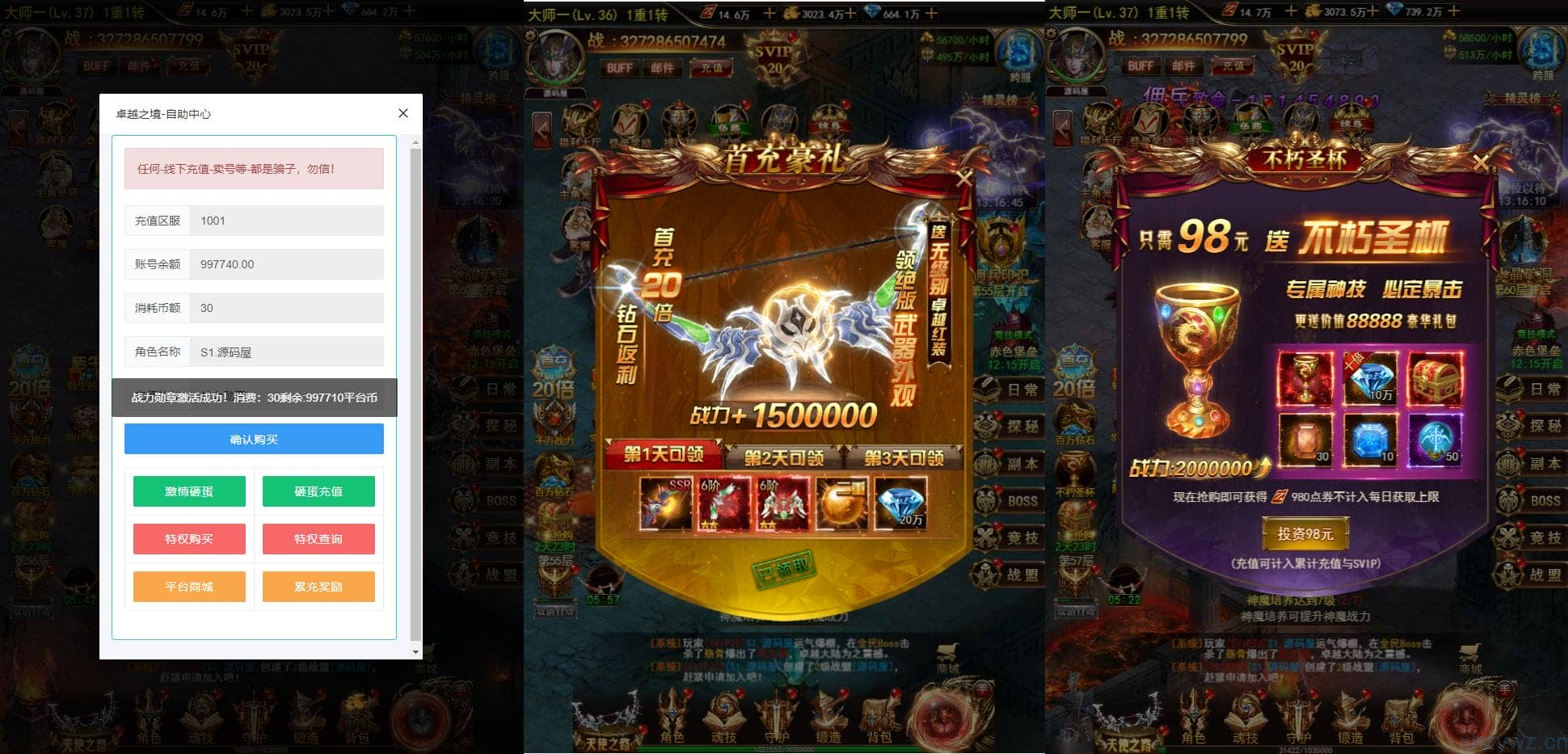This screenshot has width=1568, height=754.
Task: Open the 副本 dungeon panel
Action: coord(1020,462)
